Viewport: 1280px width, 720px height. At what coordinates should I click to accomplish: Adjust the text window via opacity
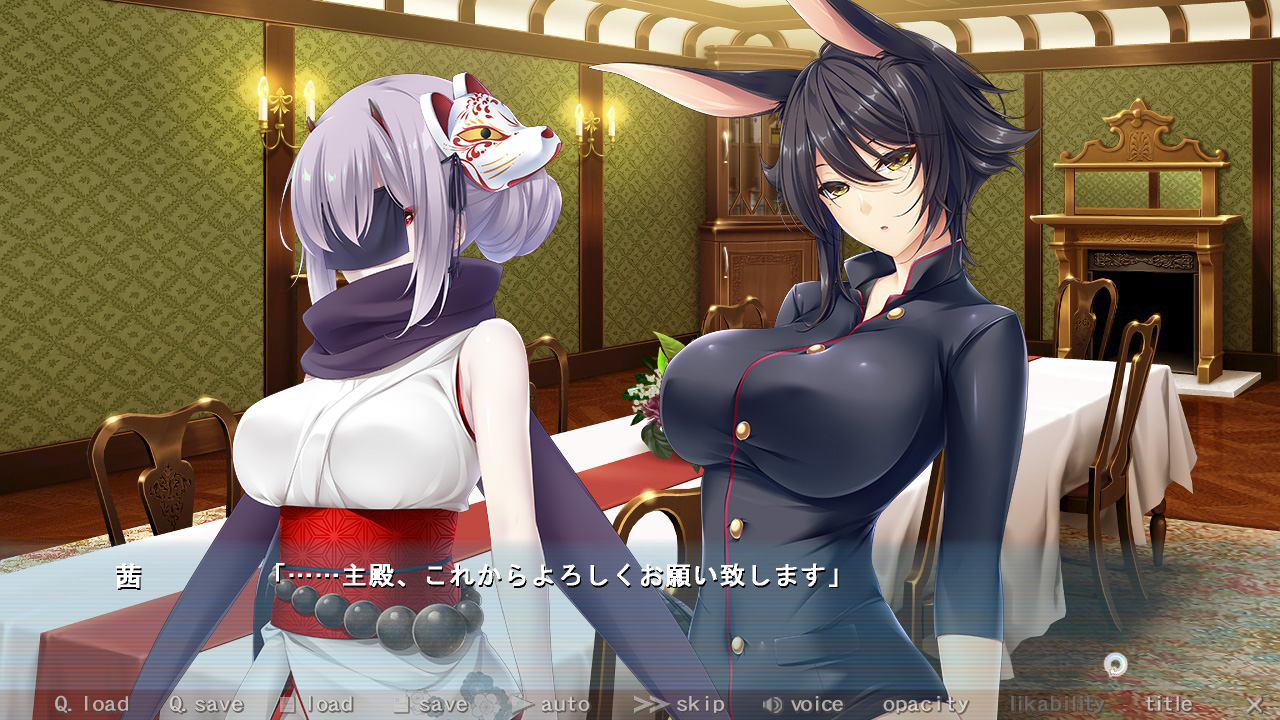[x=925, y=704]
